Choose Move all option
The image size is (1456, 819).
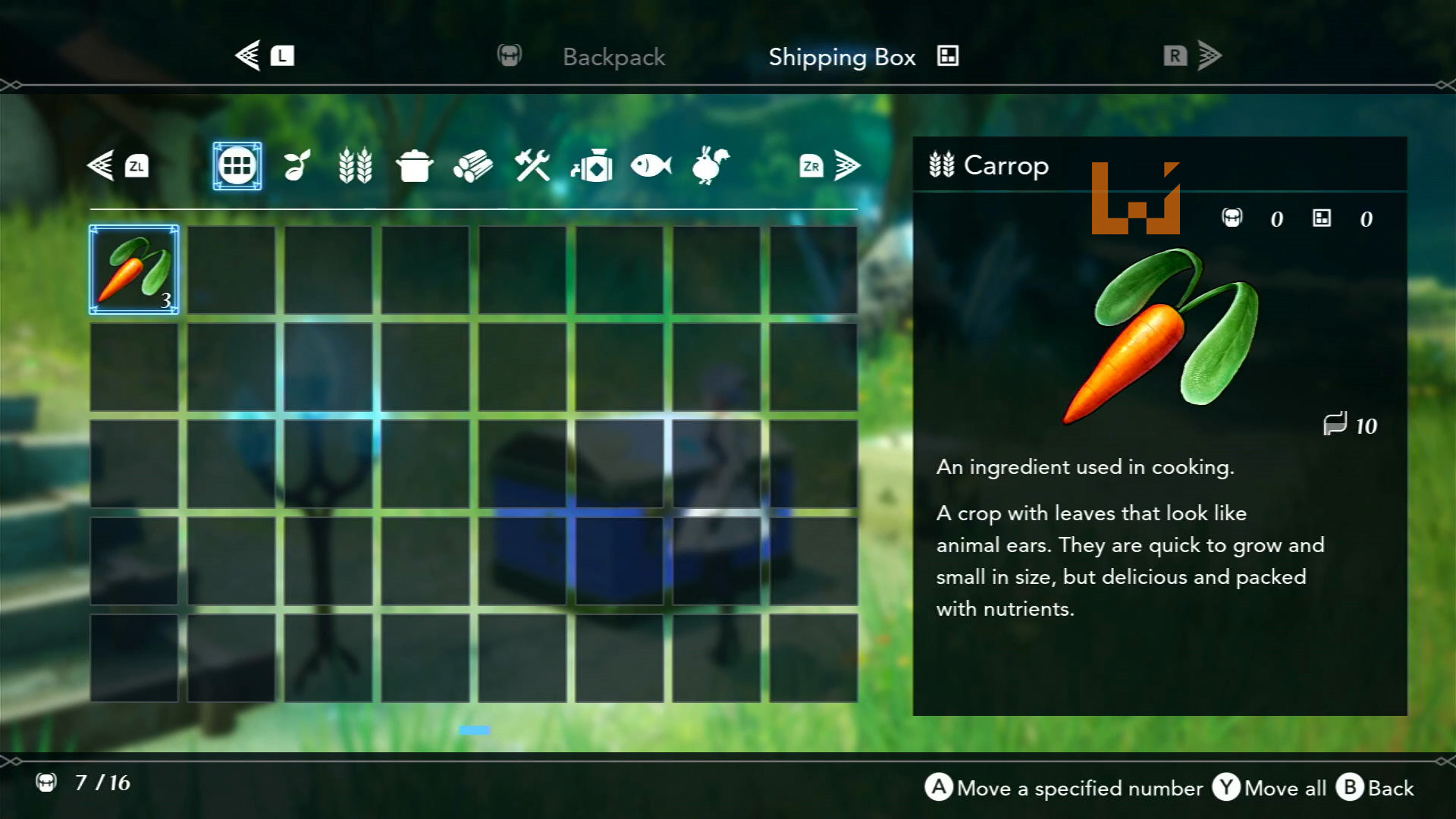click(1270, 788)
